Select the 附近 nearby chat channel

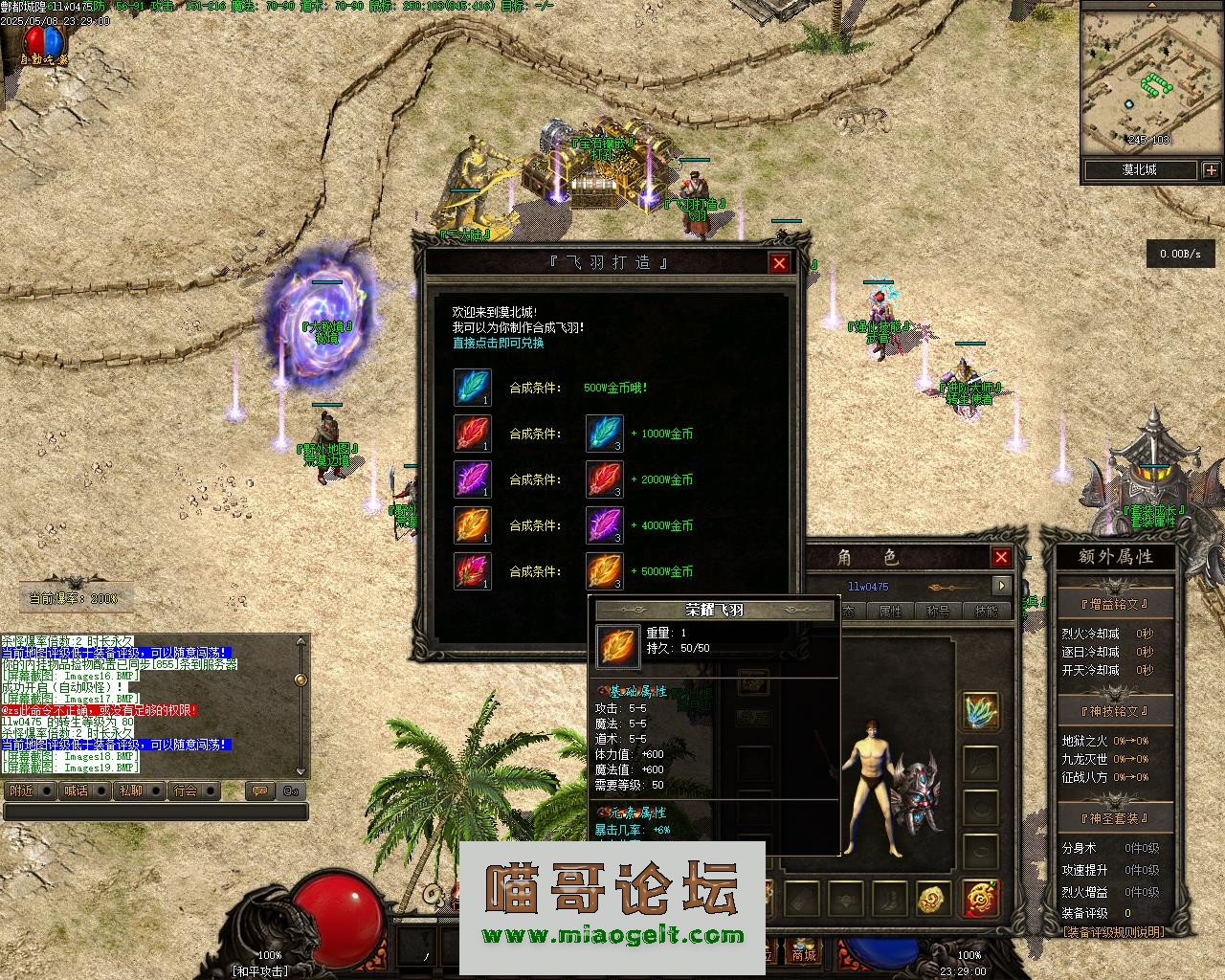[21, 791]
